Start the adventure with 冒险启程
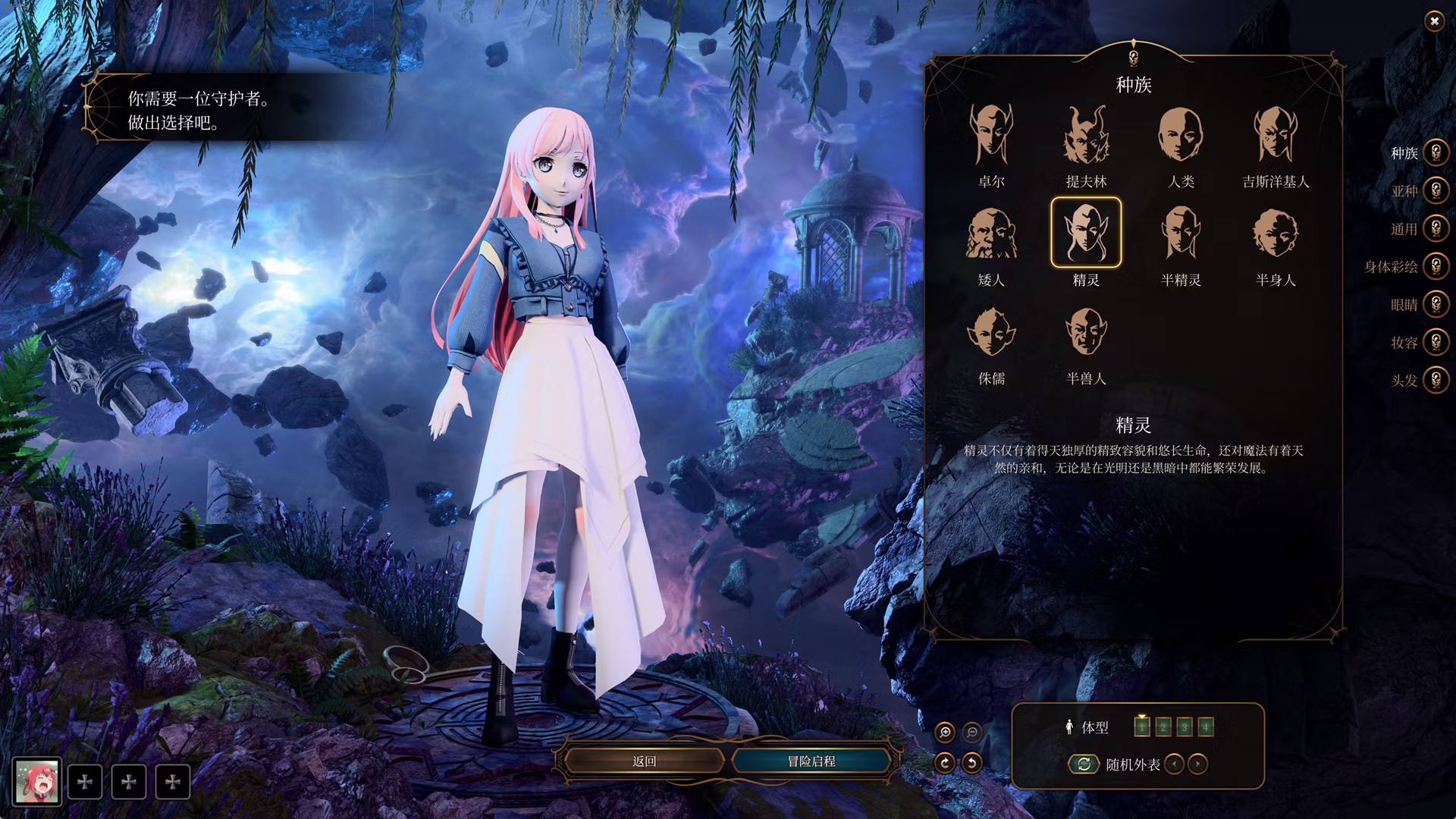This screenshot has width=1456, height=819. point(811,761)
